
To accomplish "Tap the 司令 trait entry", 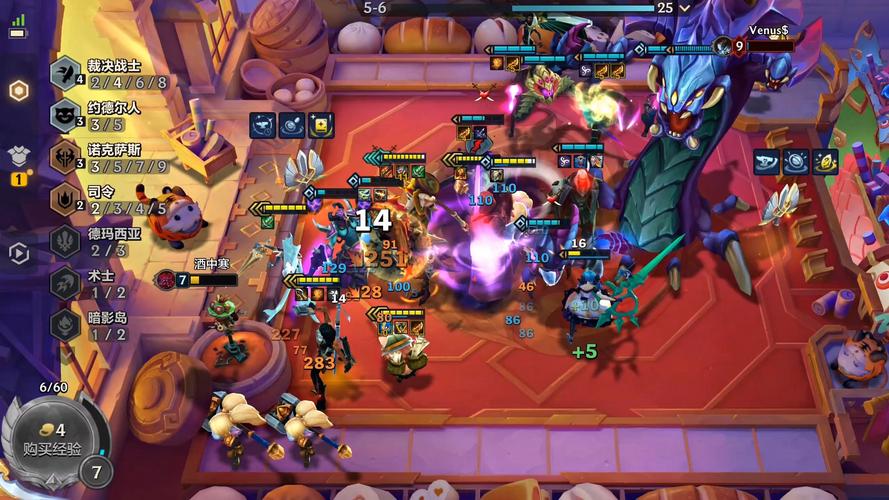I will pos(110,199).
